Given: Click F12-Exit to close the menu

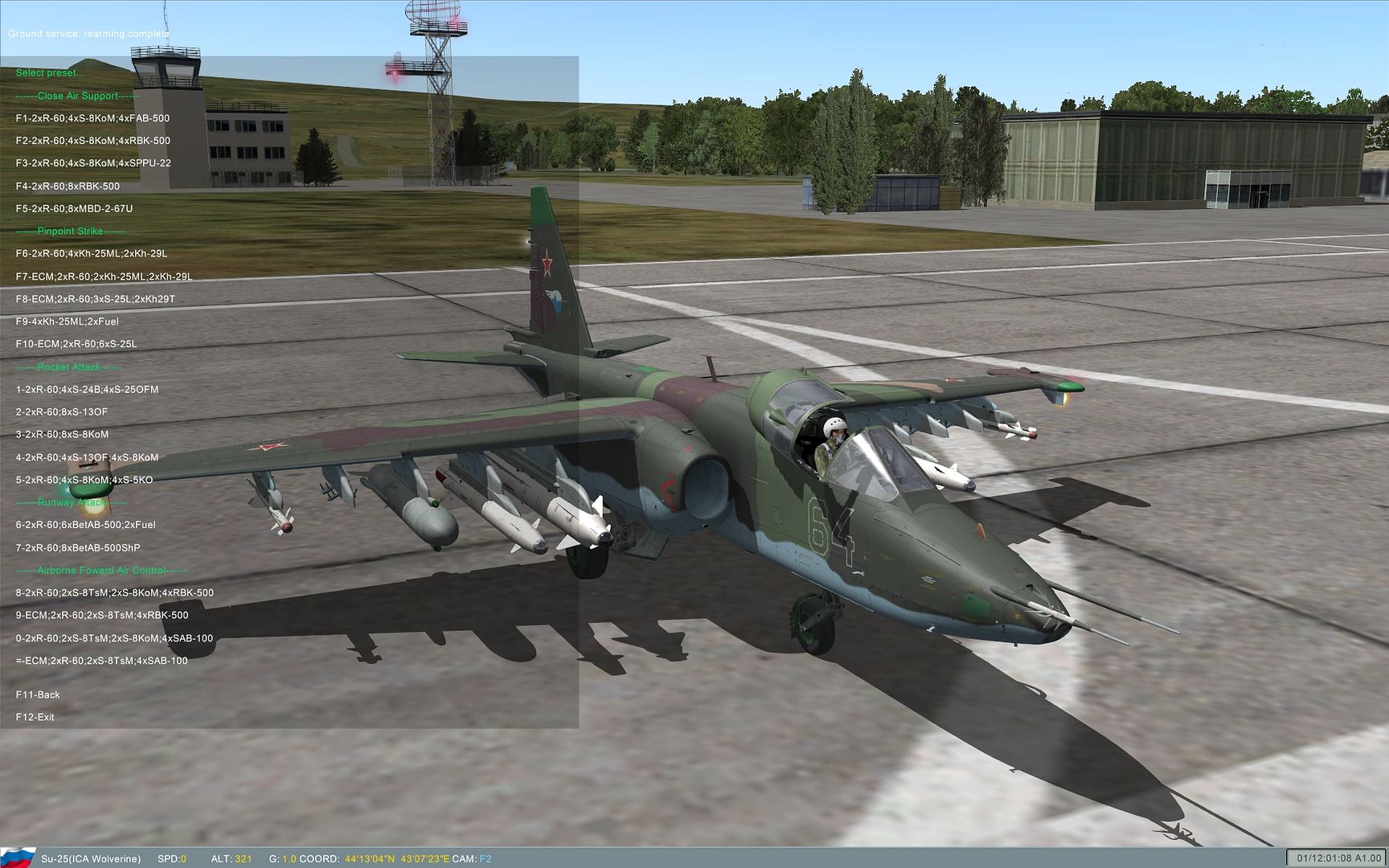Looking at the screenshot, I should click(35, 716).
